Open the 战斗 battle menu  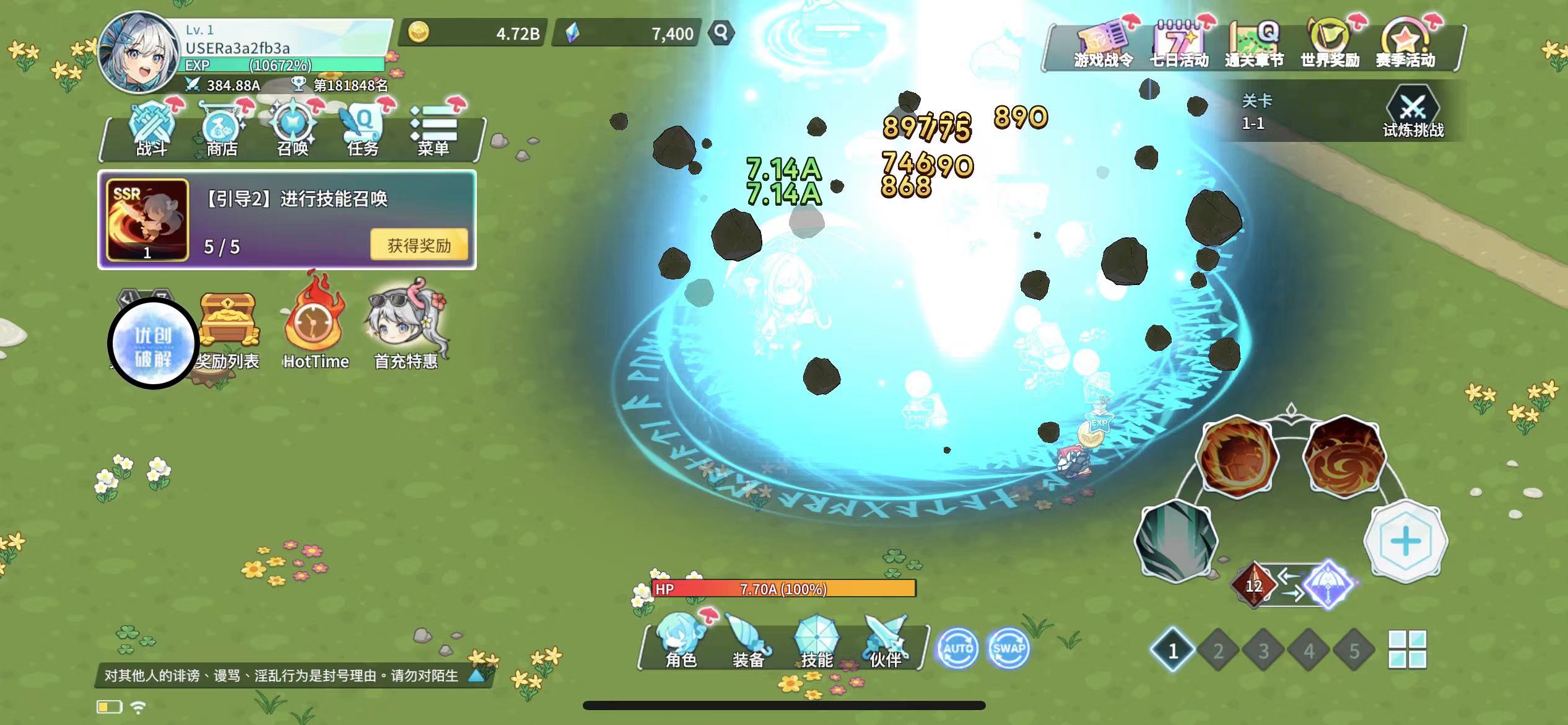pyautogui.click(x=151, y=131)
